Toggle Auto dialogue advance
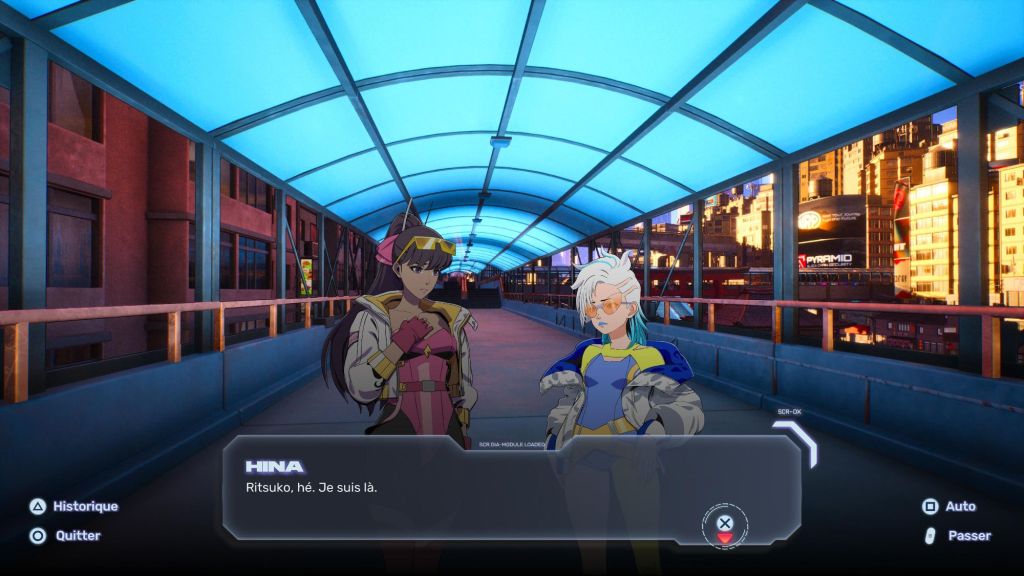The width and height of the screenshot is (1024, 576). [948, 506]
